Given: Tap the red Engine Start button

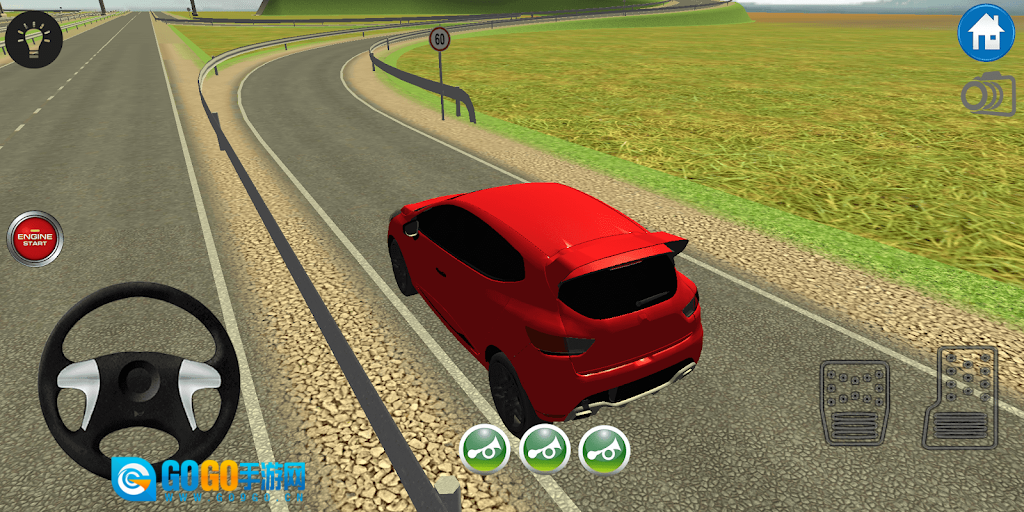Looking at the screenshot, I should (35, 238).
